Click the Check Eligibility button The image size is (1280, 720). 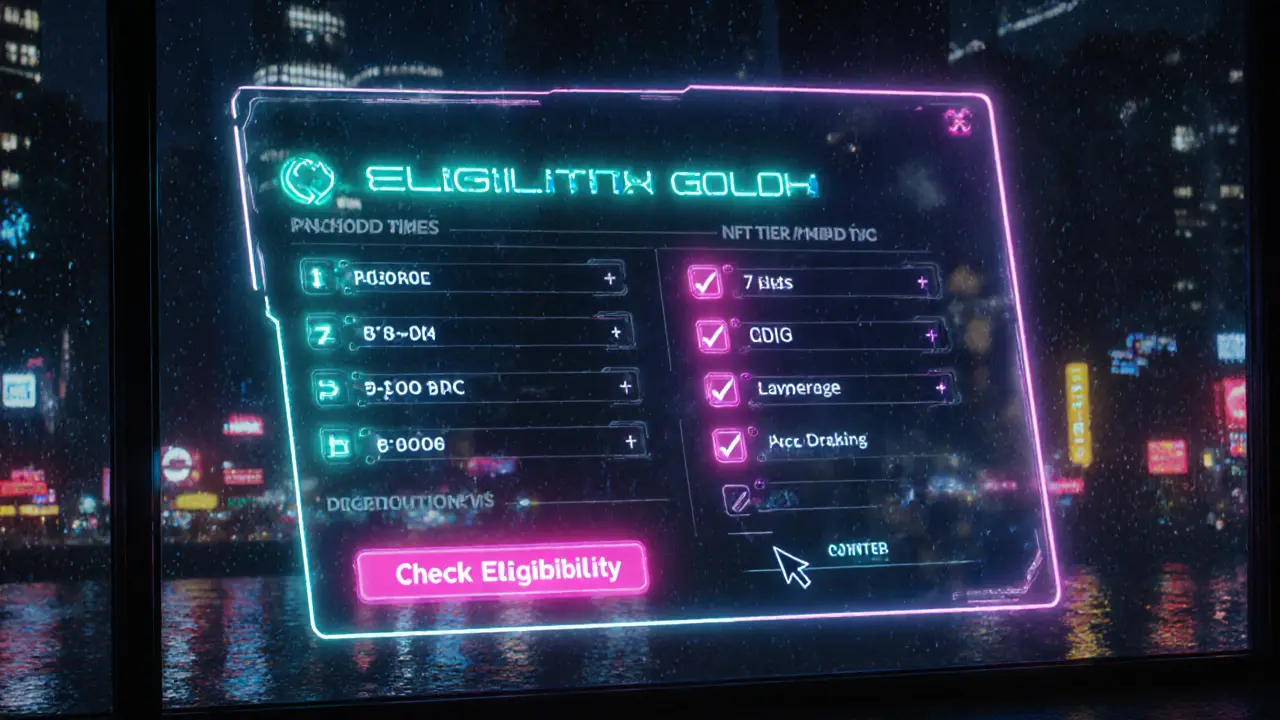pos(503,572)
